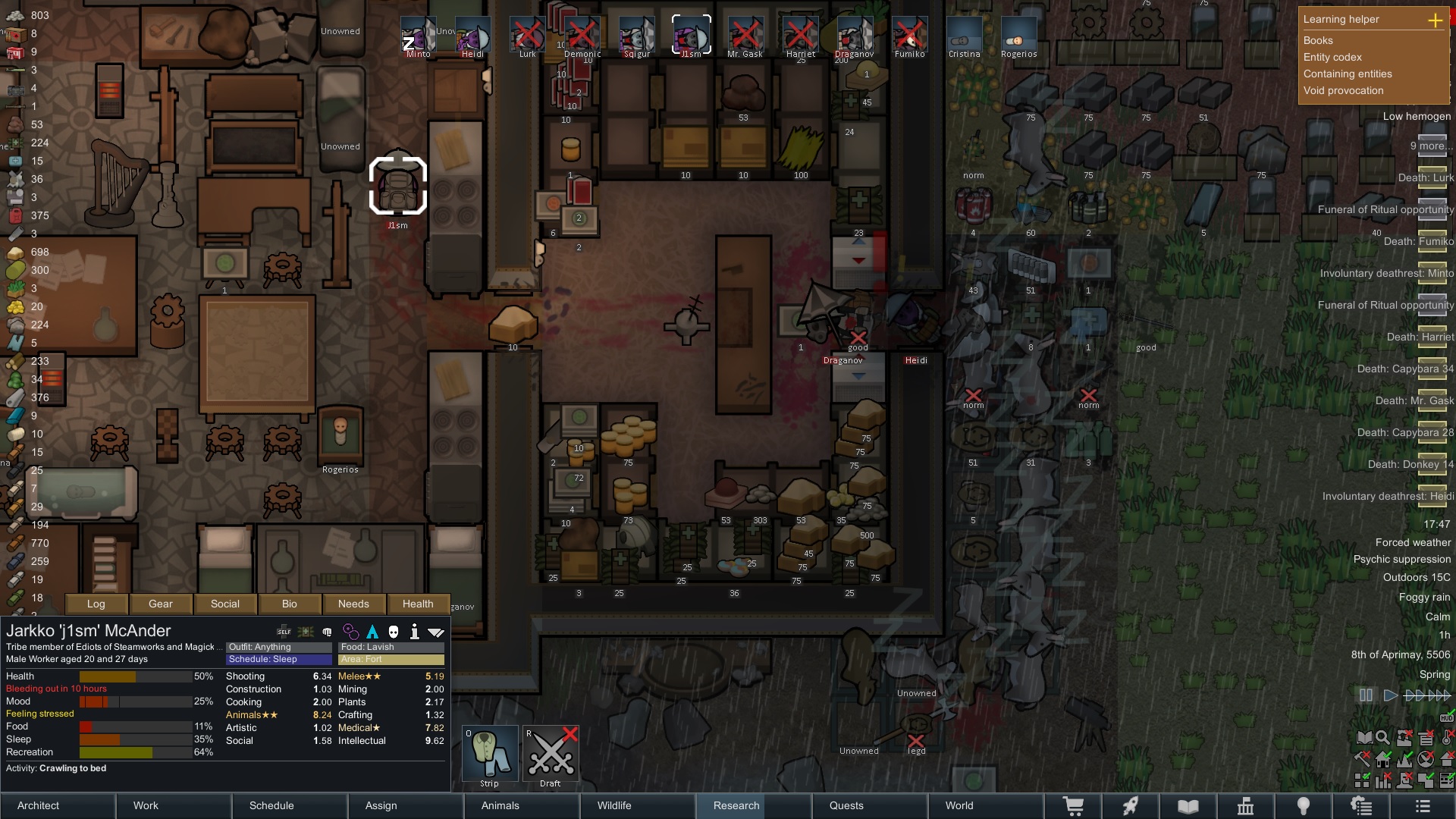The height and width of the screenshot is (819, 1456).
Task: Open the Bio tab
Action: 290,604
